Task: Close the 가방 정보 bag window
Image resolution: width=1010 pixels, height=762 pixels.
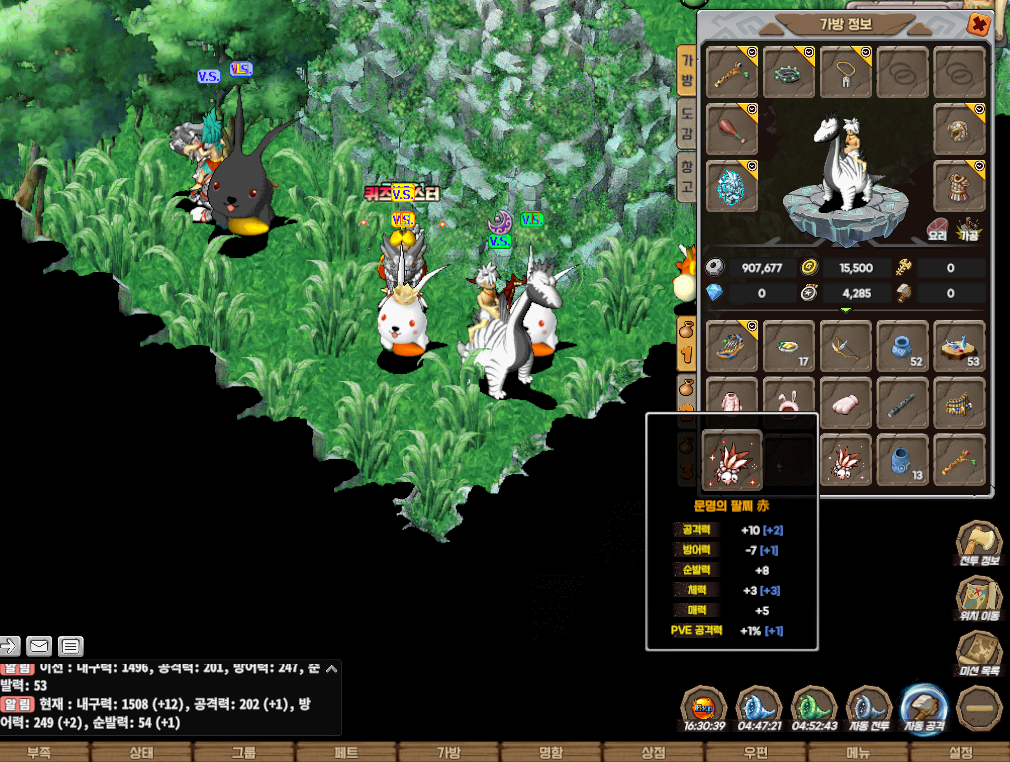Action: (x=978, y=24)
